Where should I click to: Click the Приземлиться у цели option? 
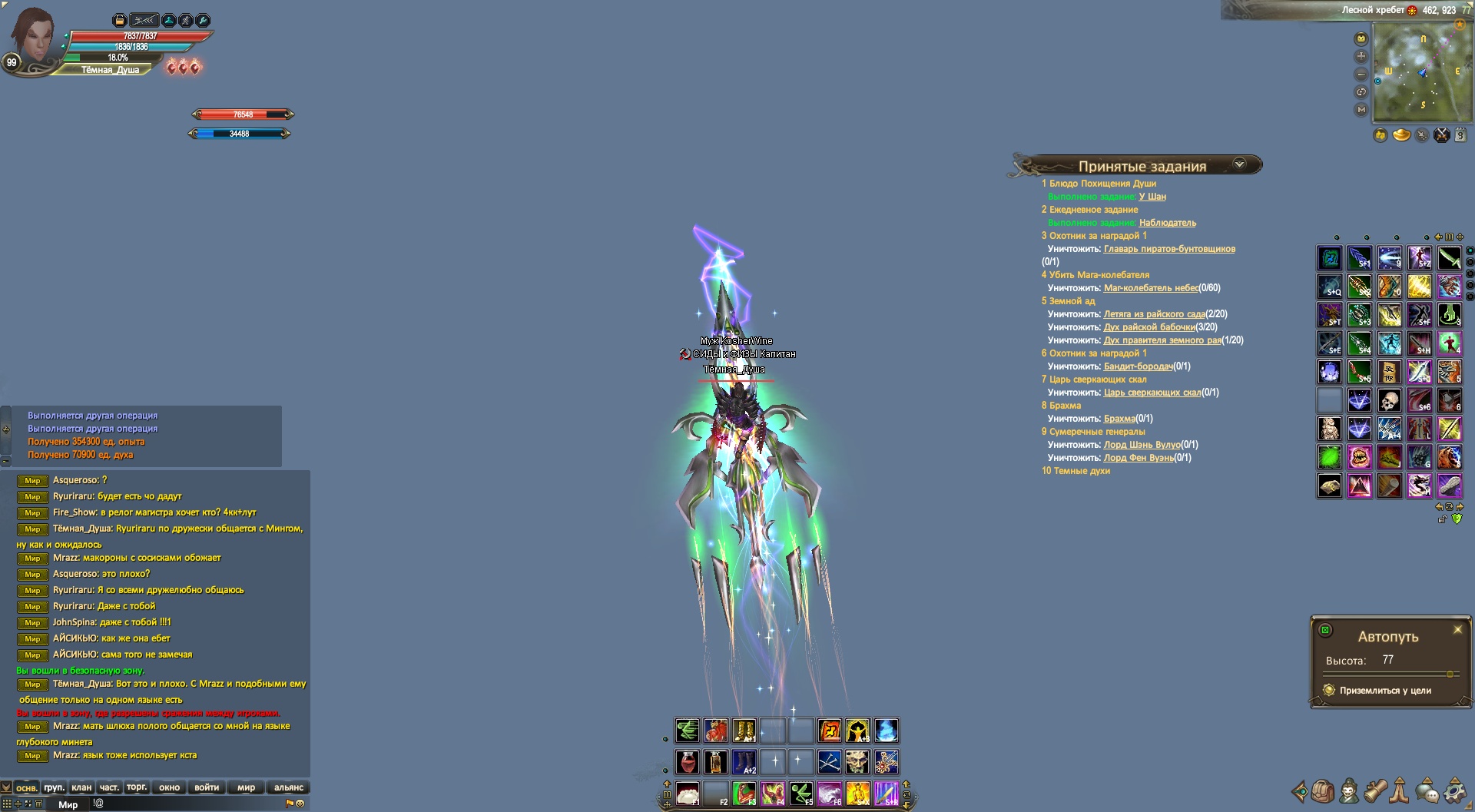tap(1384, 691)
